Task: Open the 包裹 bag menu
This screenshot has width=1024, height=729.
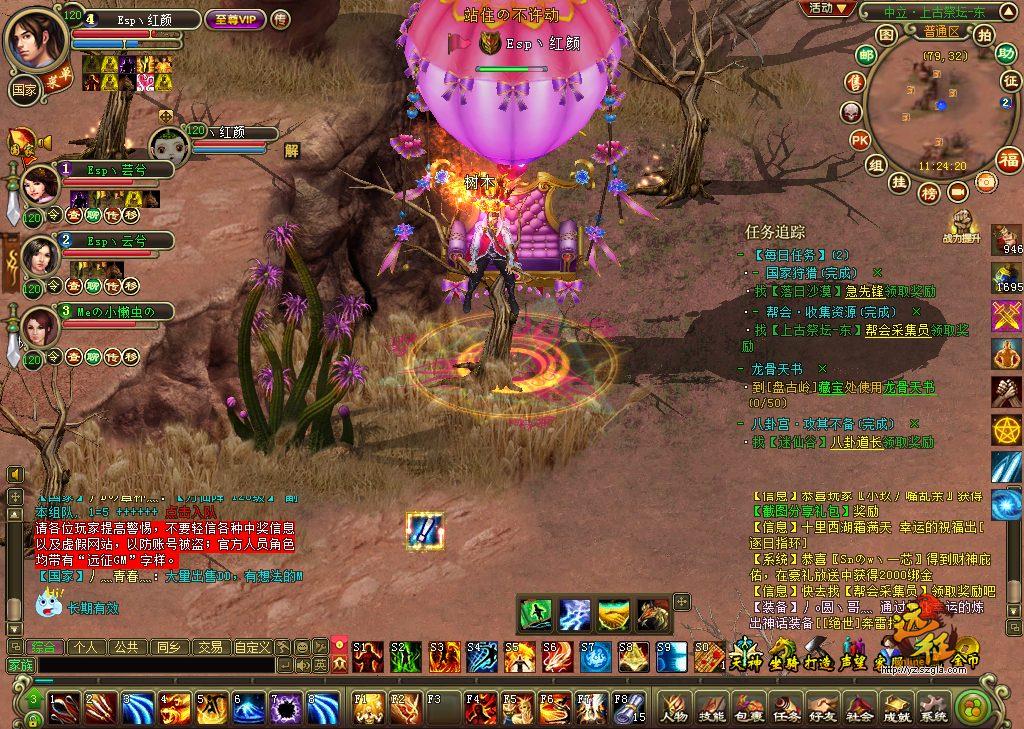Action: coord(748,709)
